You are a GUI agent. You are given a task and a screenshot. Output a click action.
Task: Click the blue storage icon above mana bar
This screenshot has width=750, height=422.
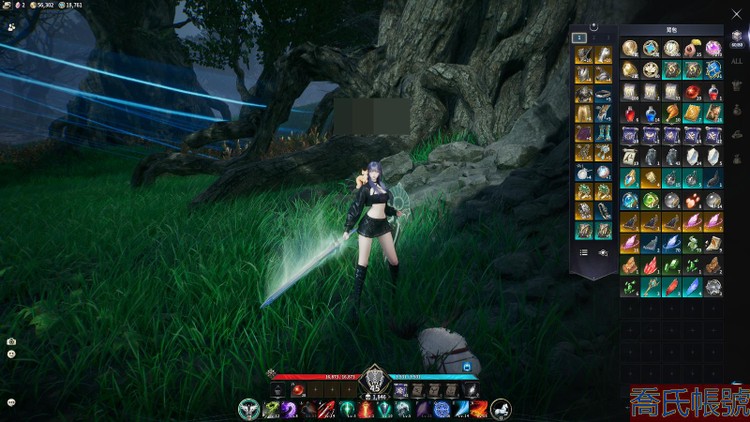(x=466, y=367)
